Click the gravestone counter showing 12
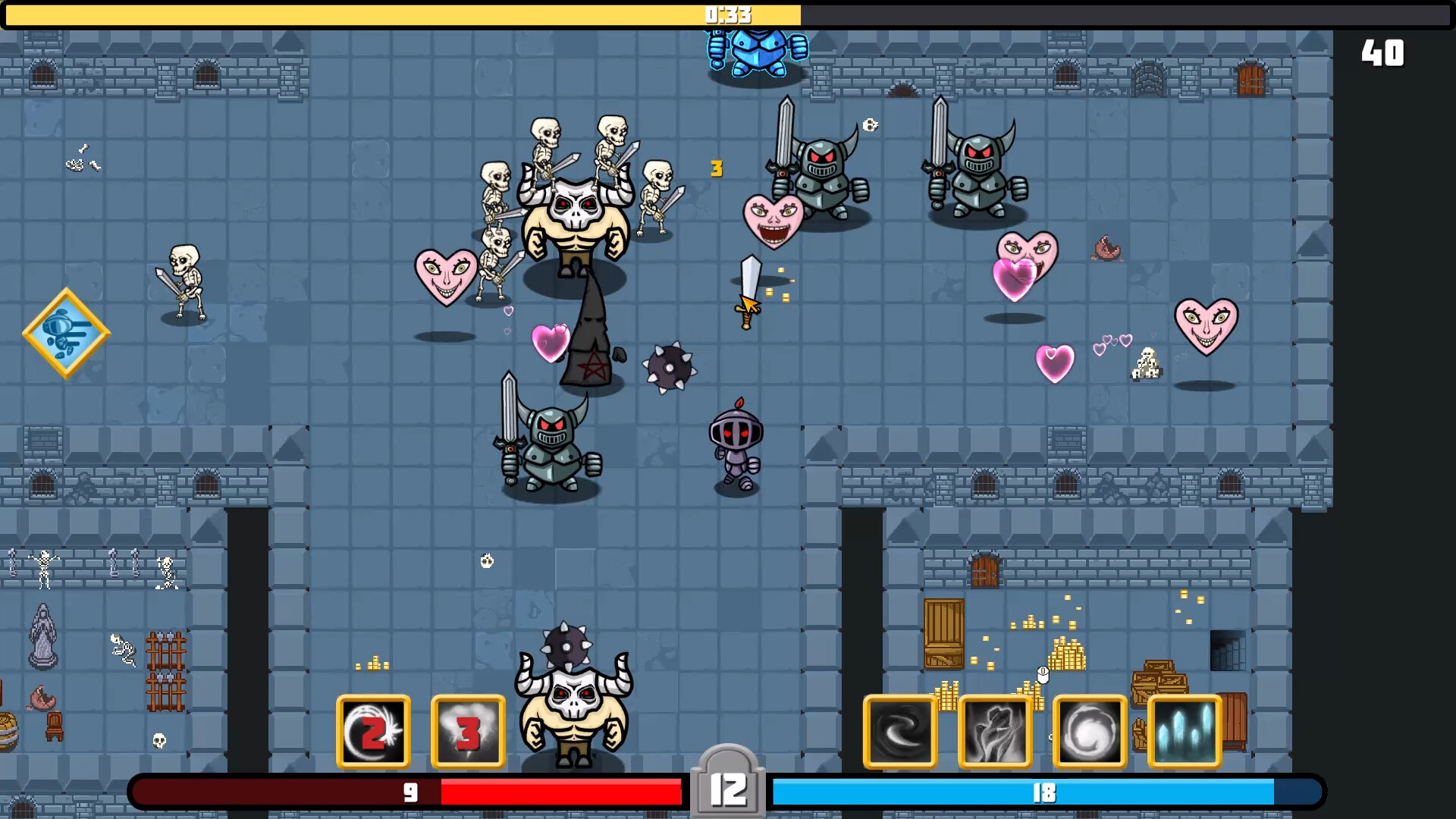Viewport: 1456px width, 819px height. pos(726,786)
